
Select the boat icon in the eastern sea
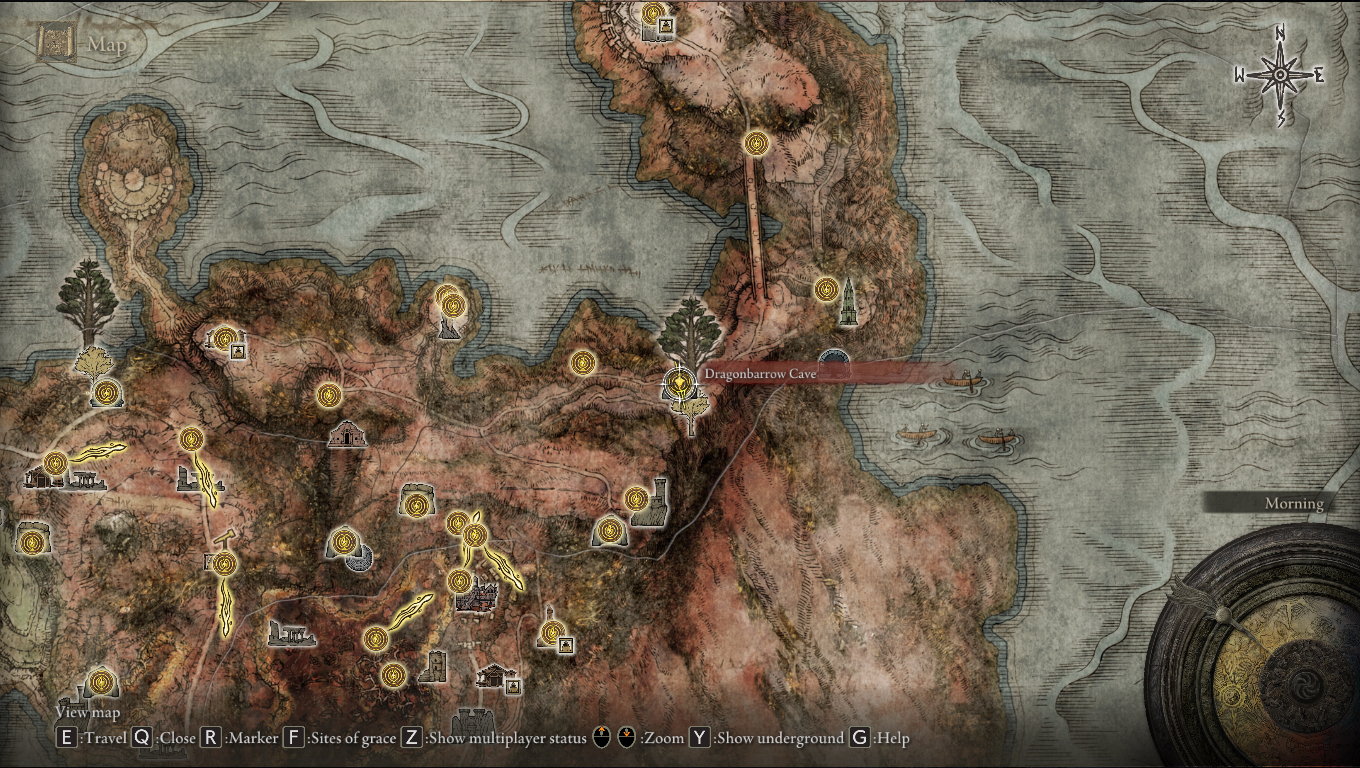(x=963, y=380)
